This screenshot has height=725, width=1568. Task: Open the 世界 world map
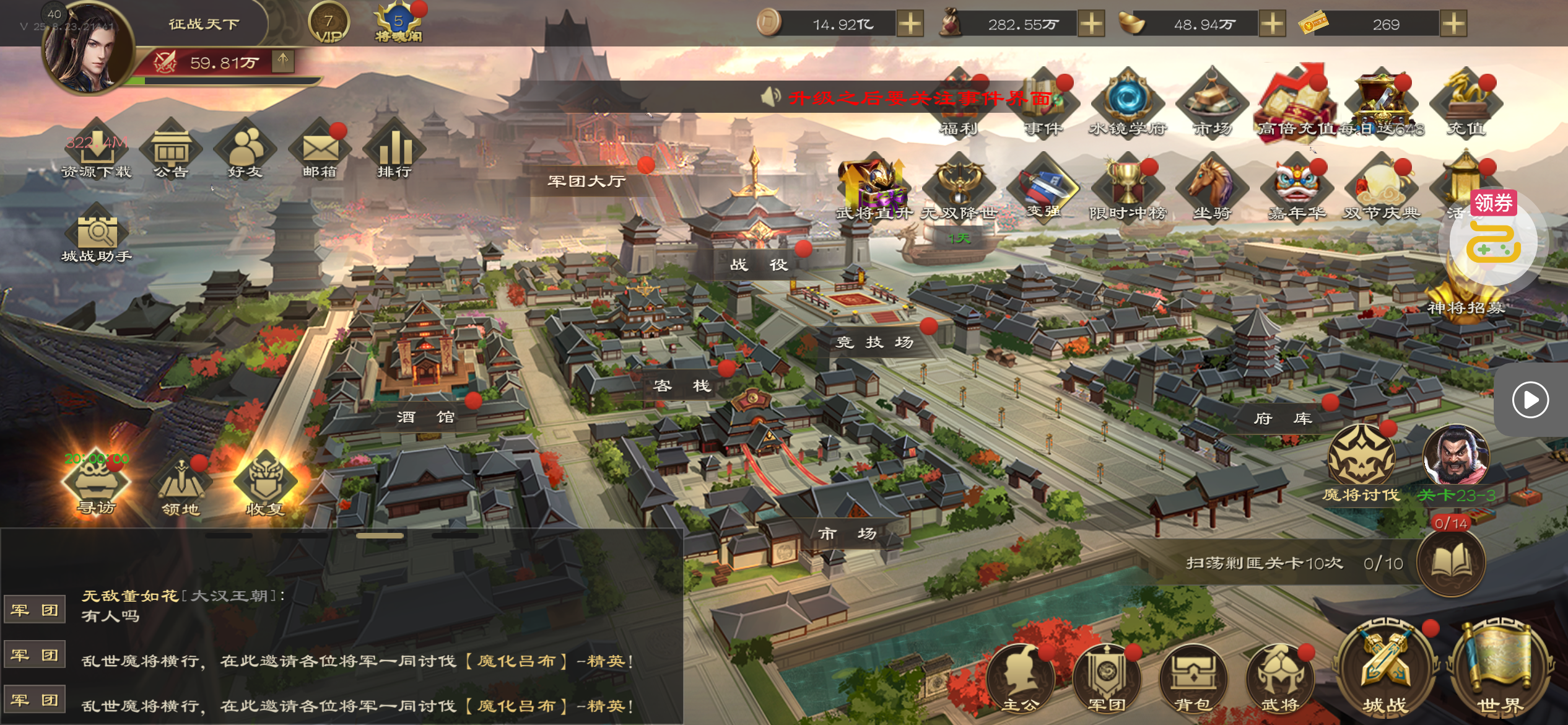tap(1499, 668)
